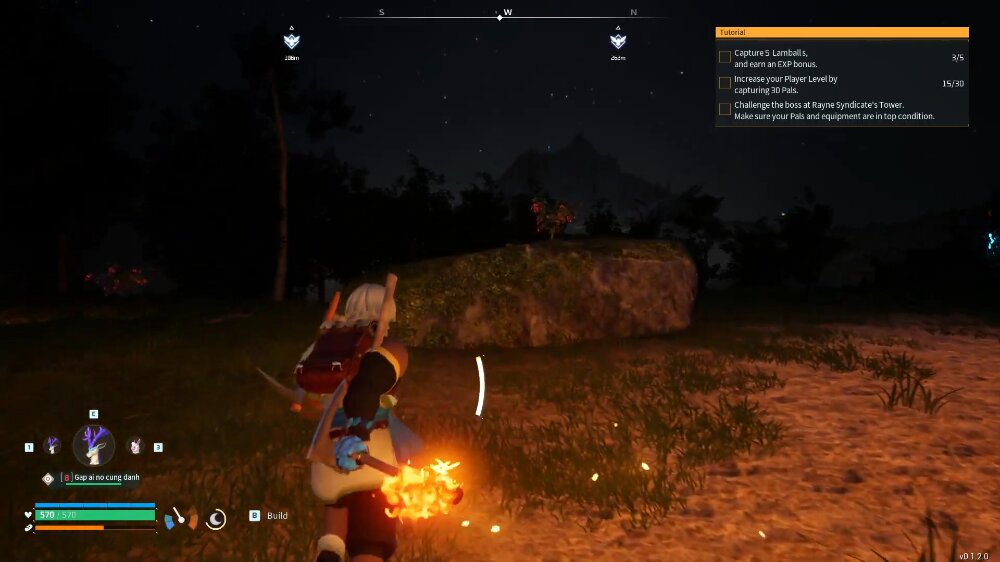Check the Capture 5 Lamballs objective

point(725,57)
